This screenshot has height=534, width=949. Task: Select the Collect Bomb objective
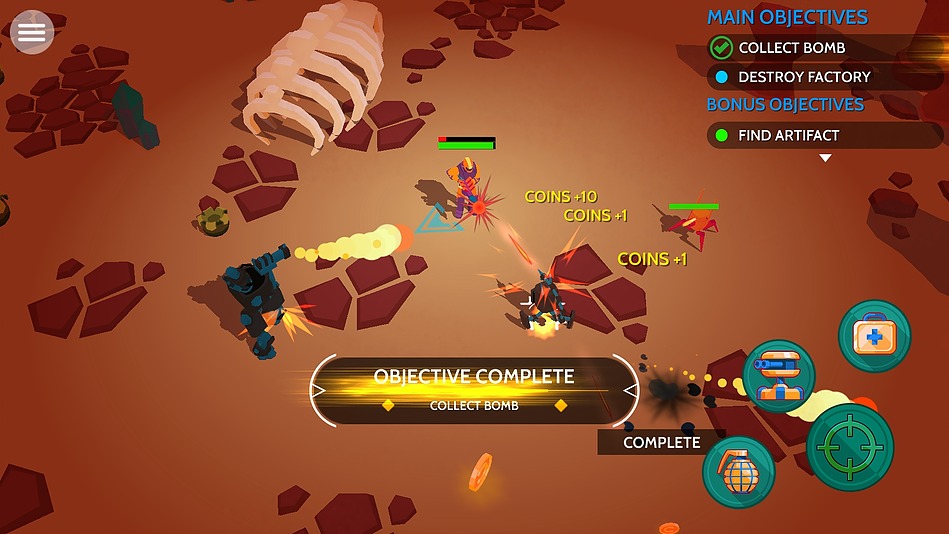(791, 47)
